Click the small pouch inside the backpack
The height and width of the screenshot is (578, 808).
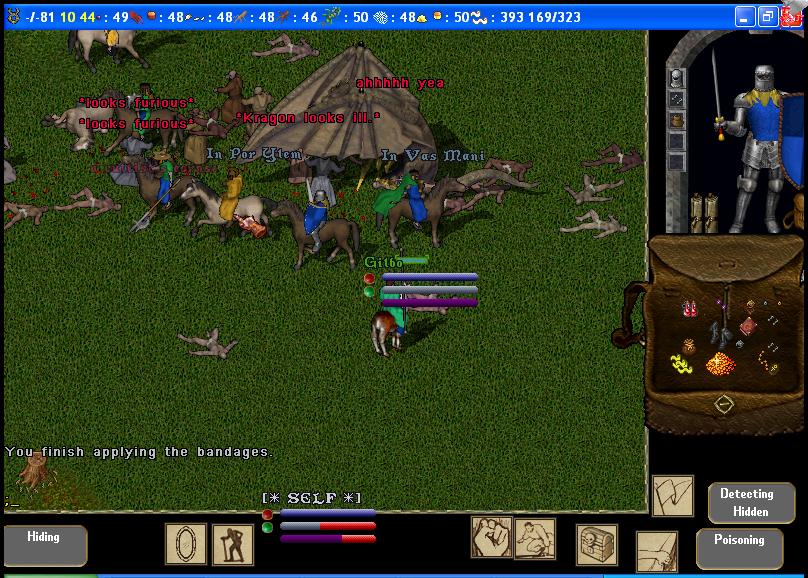coord(688,346)
